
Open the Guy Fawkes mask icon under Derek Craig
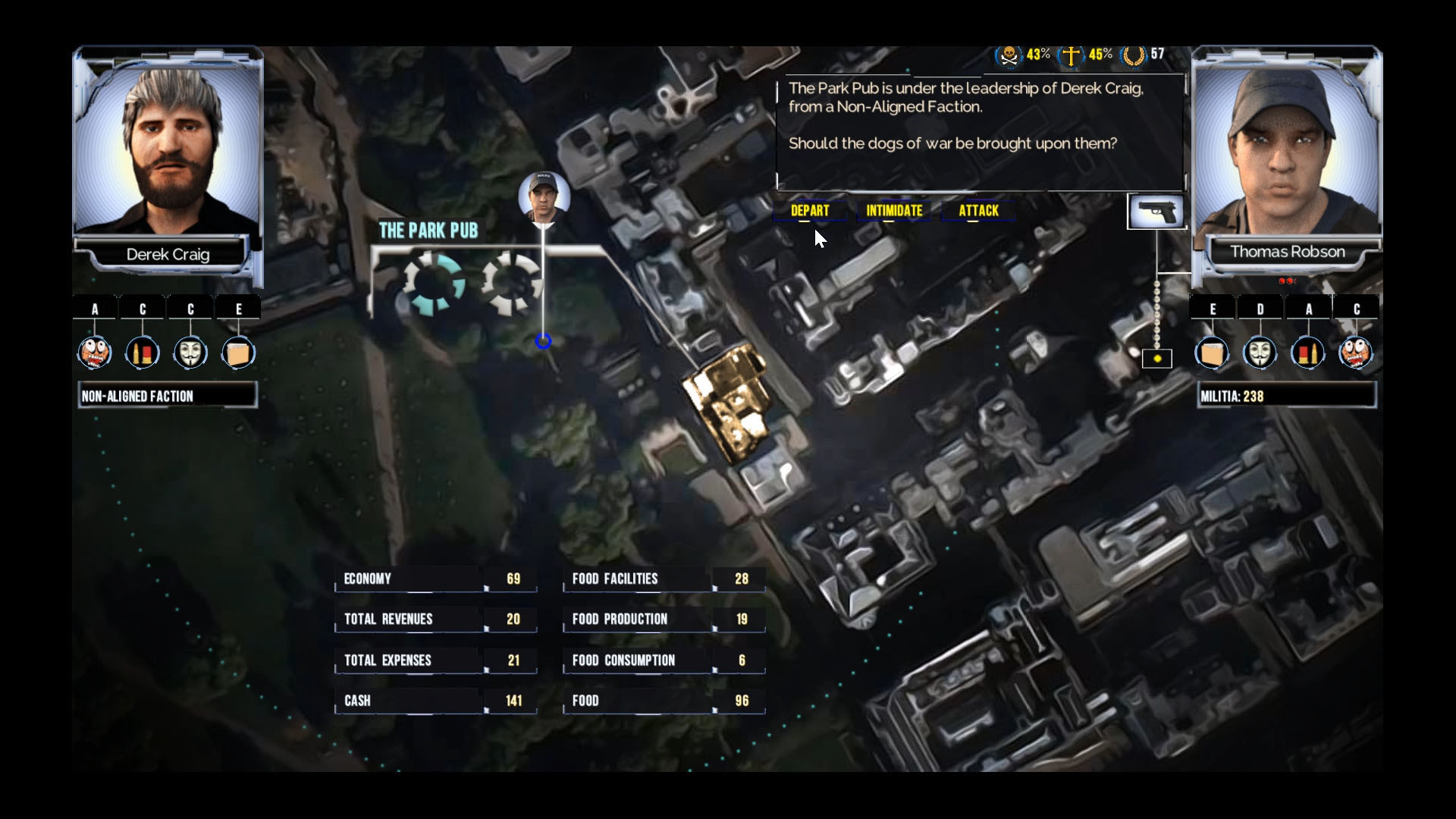[190, 352]
